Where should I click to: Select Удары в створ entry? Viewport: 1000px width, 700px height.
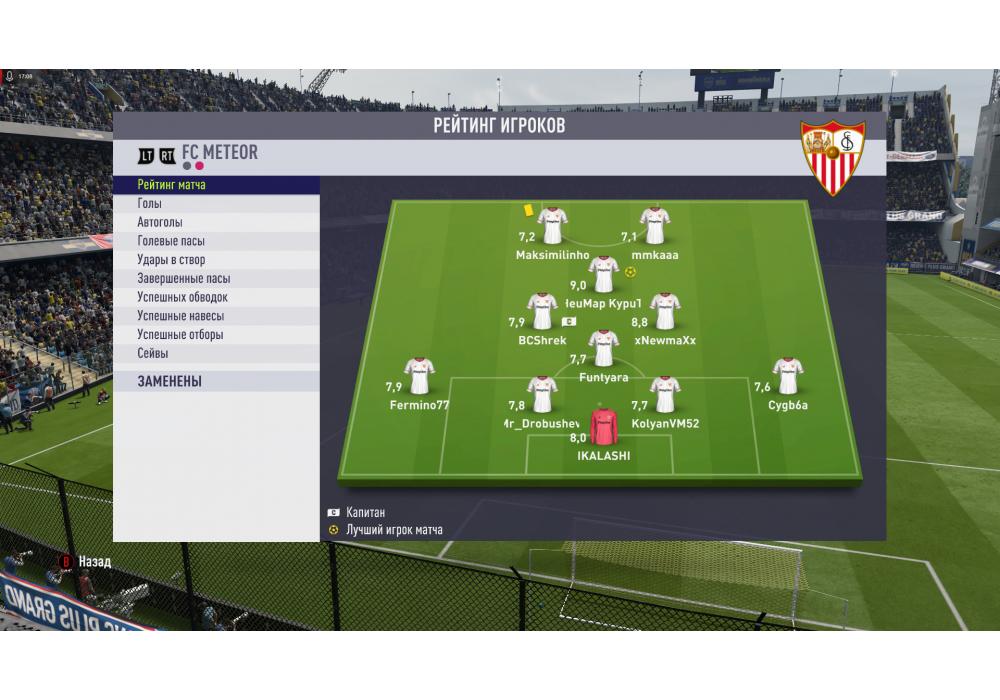[216, 260]
